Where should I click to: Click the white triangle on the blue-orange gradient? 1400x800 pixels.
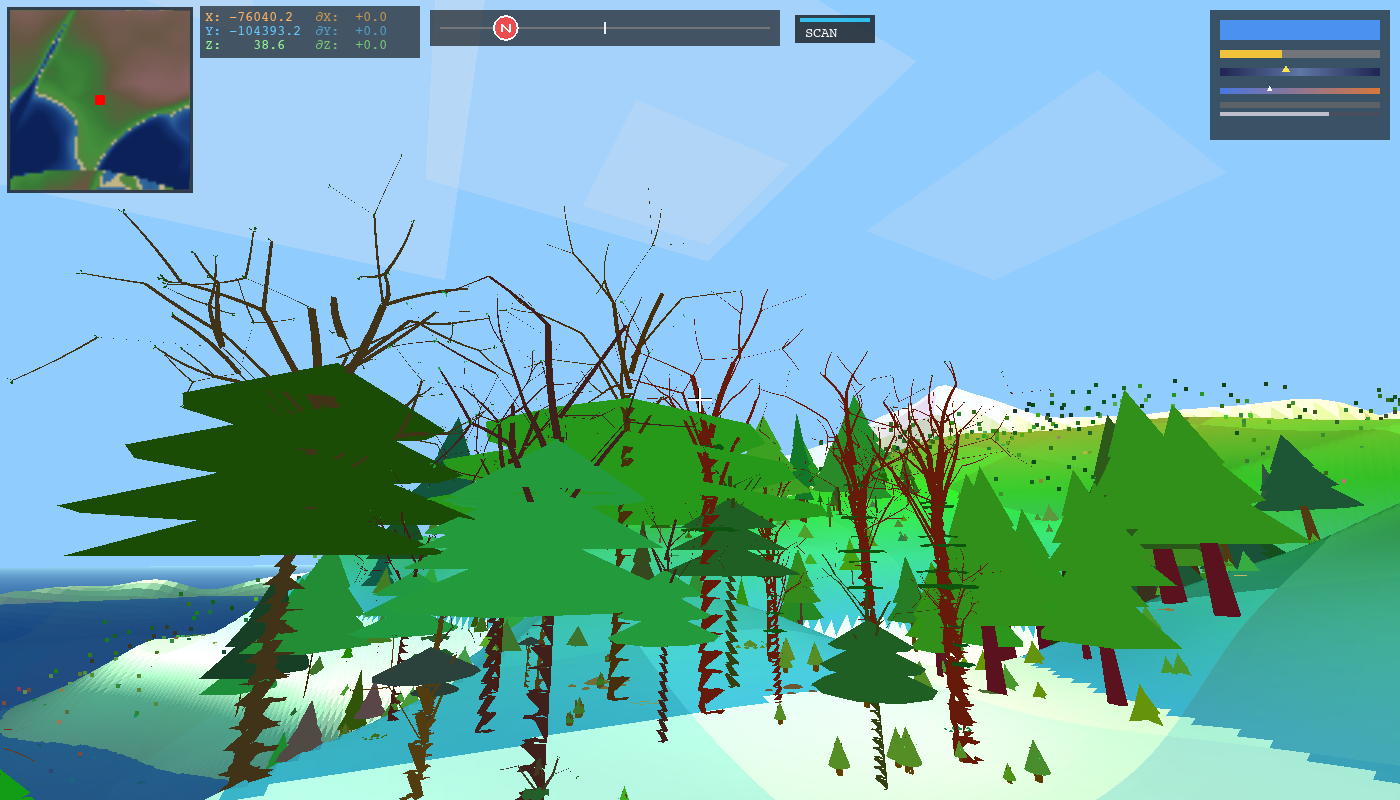point(1269,87)
